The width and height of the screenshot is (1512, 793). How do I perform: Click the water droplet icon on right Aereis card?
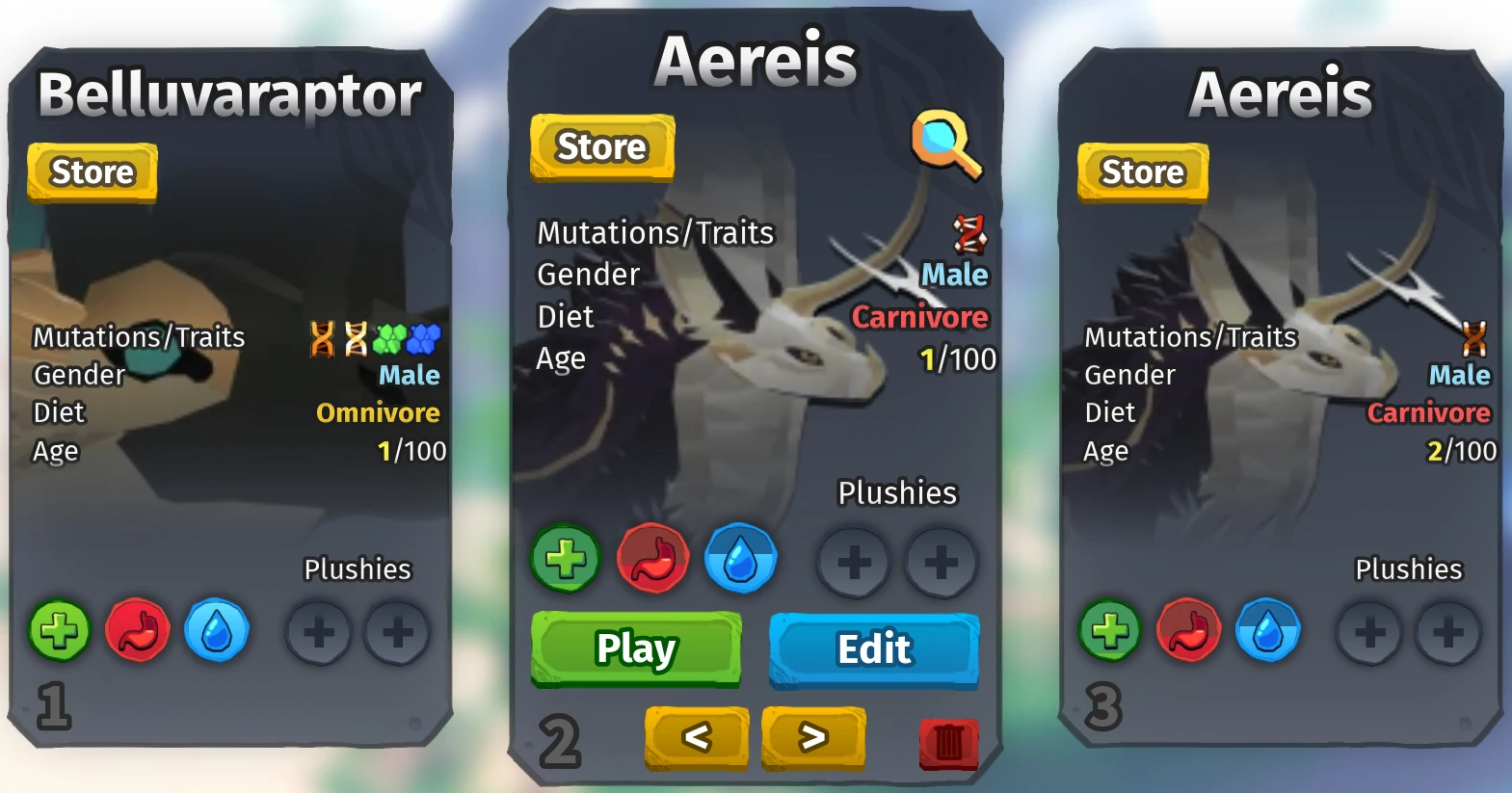[x=1268, y=631]
